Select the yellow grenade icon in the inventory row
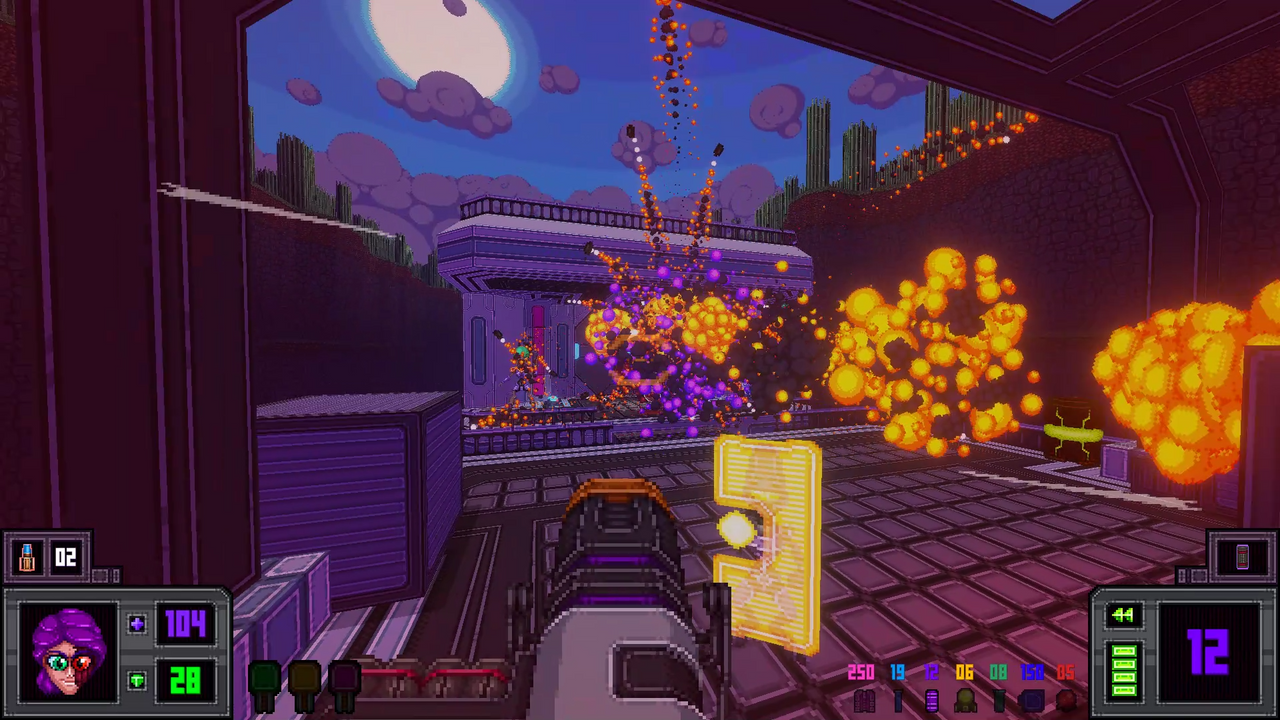The width and height of the screenshot is (1280, 720). pos(304,678)
